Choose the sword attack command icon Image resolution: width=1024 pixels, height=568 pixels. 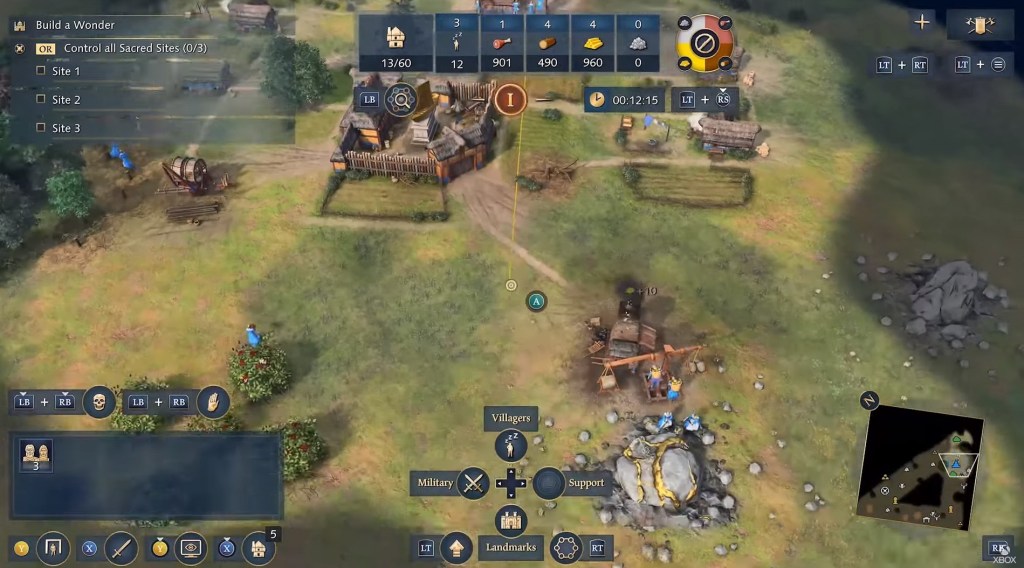click(x=120, y=548)
